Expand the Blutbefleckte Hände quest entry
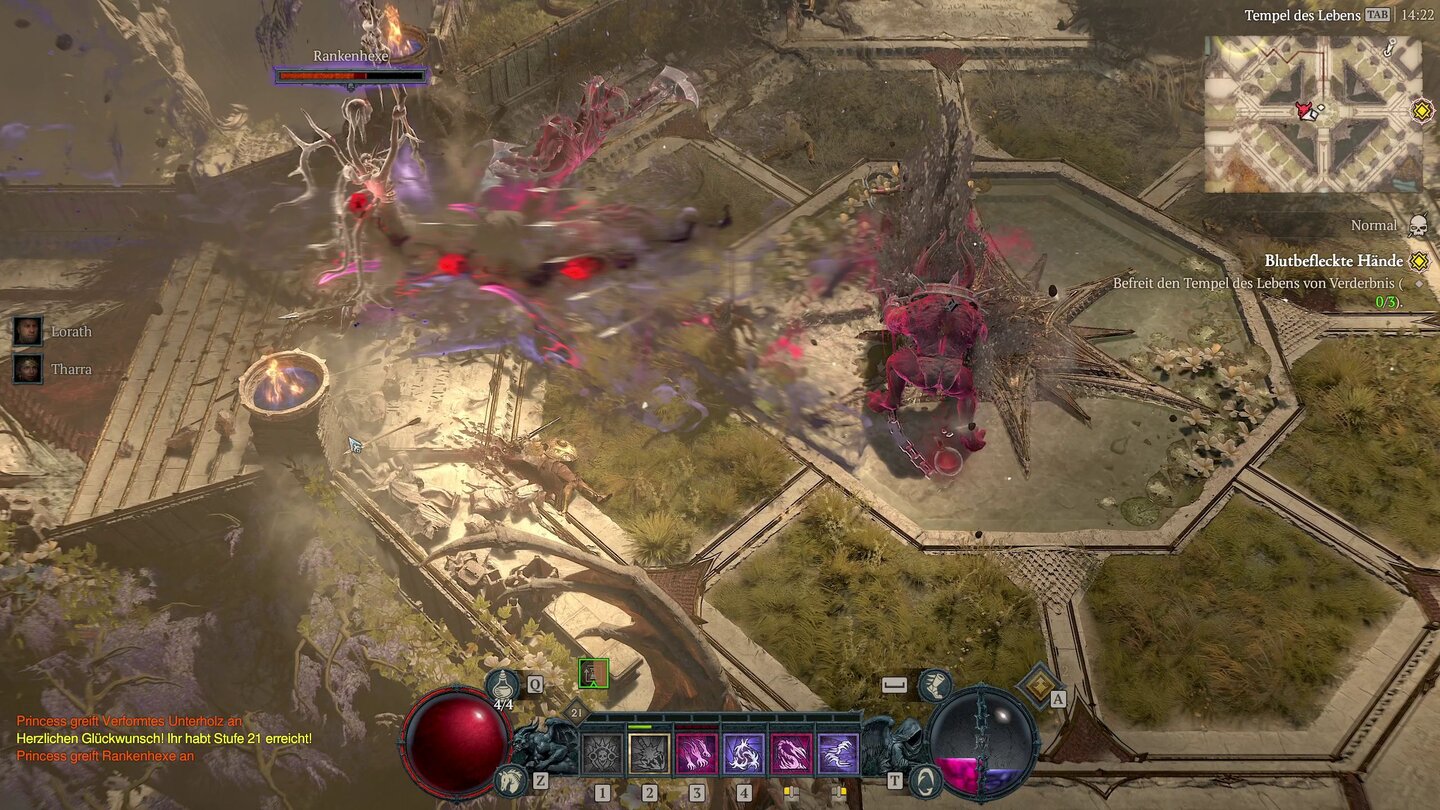The height and width of the screenshot is (810, 1440). tap(1417, 262)
